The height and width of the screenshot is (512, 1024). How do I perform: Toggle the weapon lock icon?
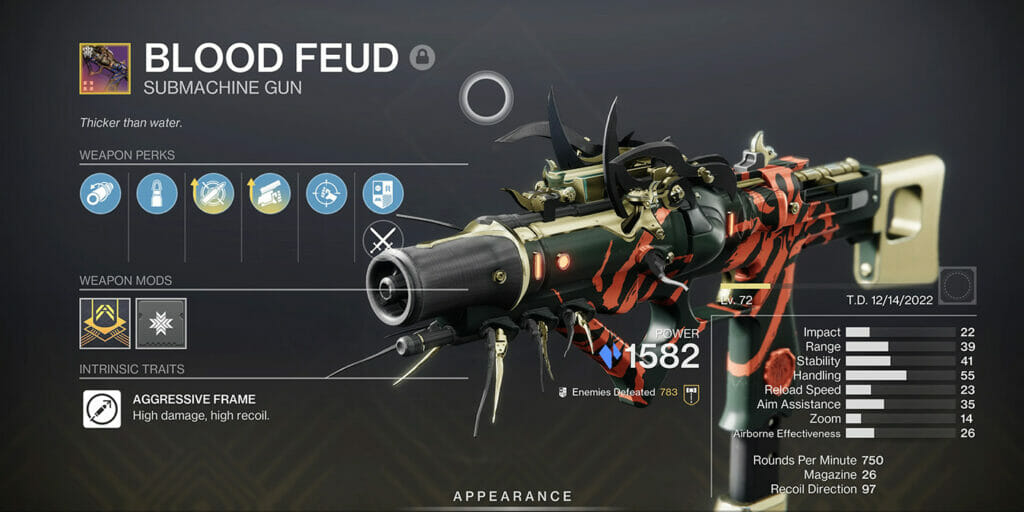pos(422,56)
